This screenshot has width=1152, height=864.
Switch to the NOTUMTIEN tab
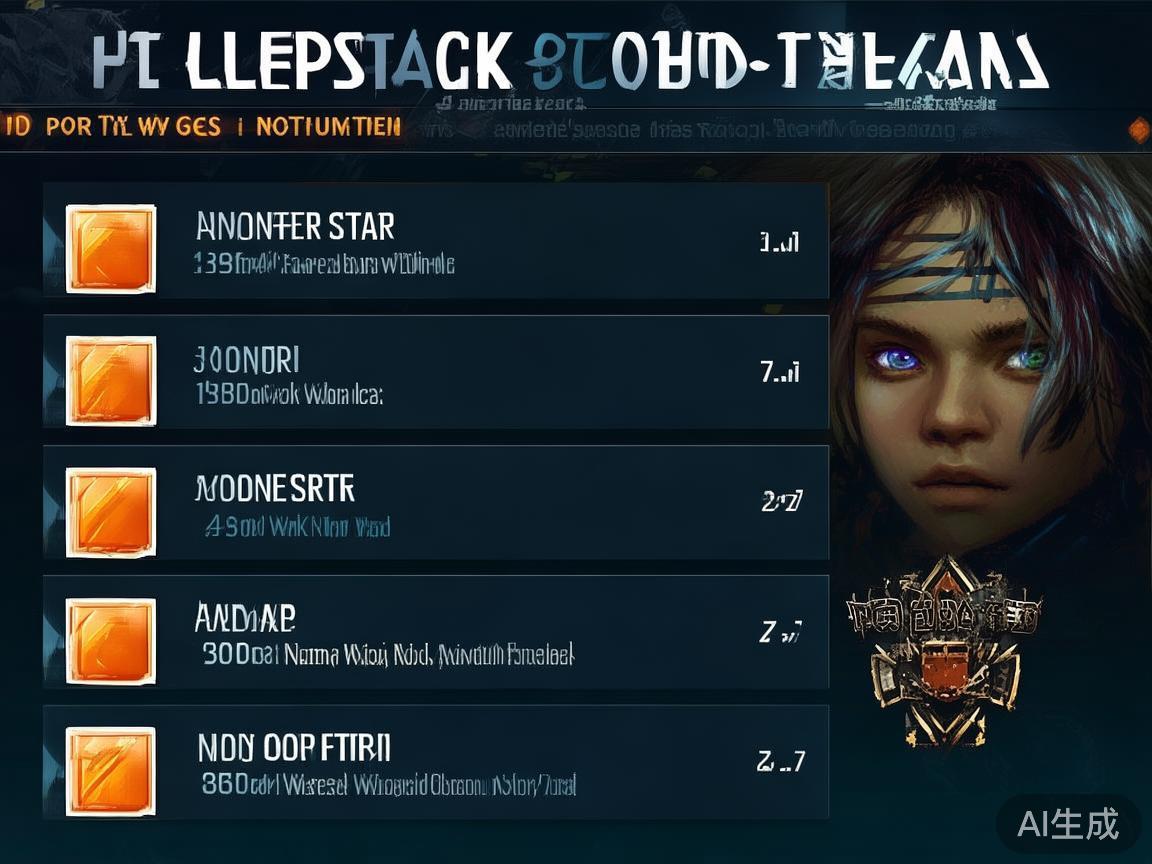(329, 127)
